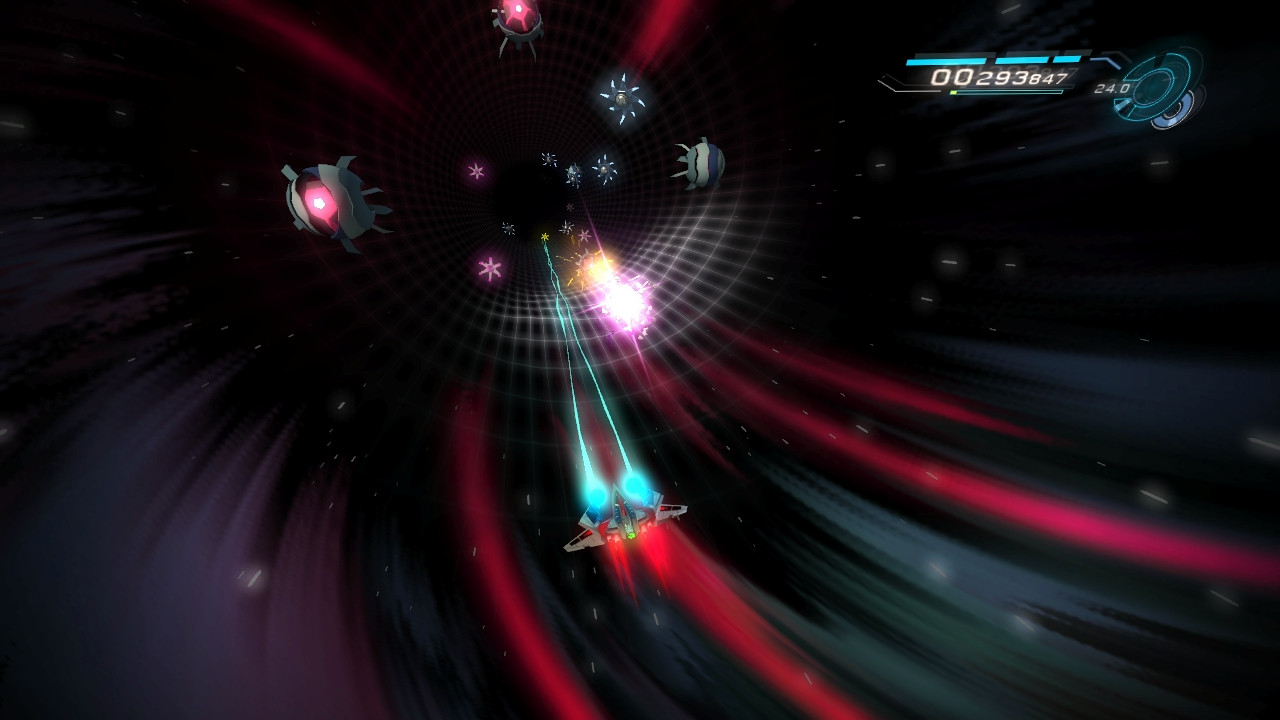Select the score counter readout 00293847
Viewport: 1280px width, 720px height.
pyautogui.click(x=999, y=76)
